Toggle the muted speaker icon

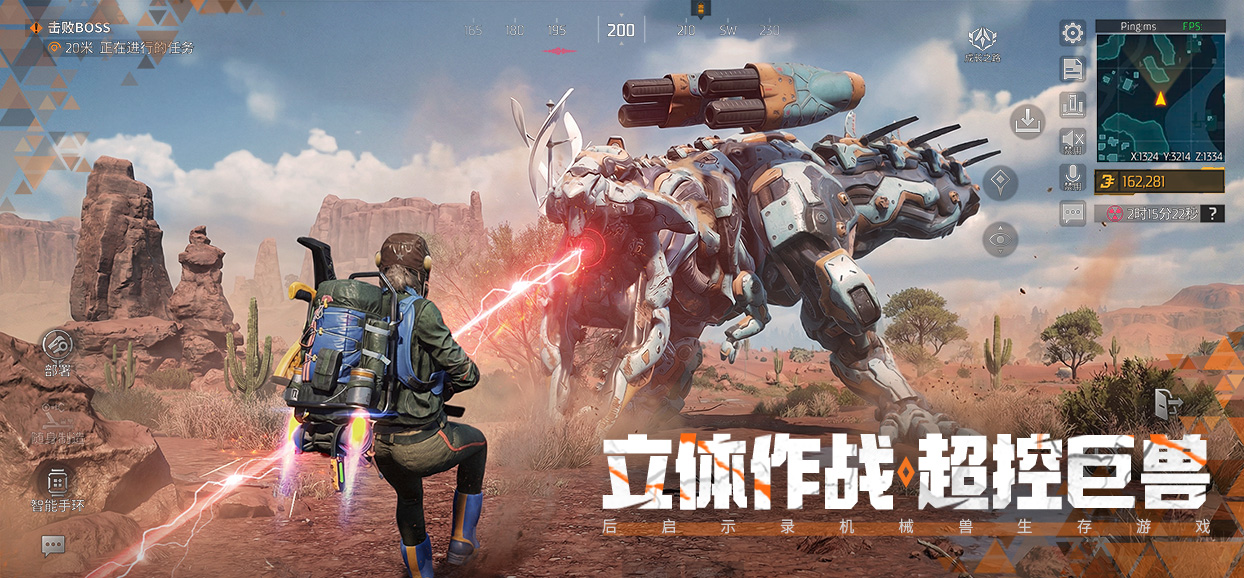pos(1073,141)
